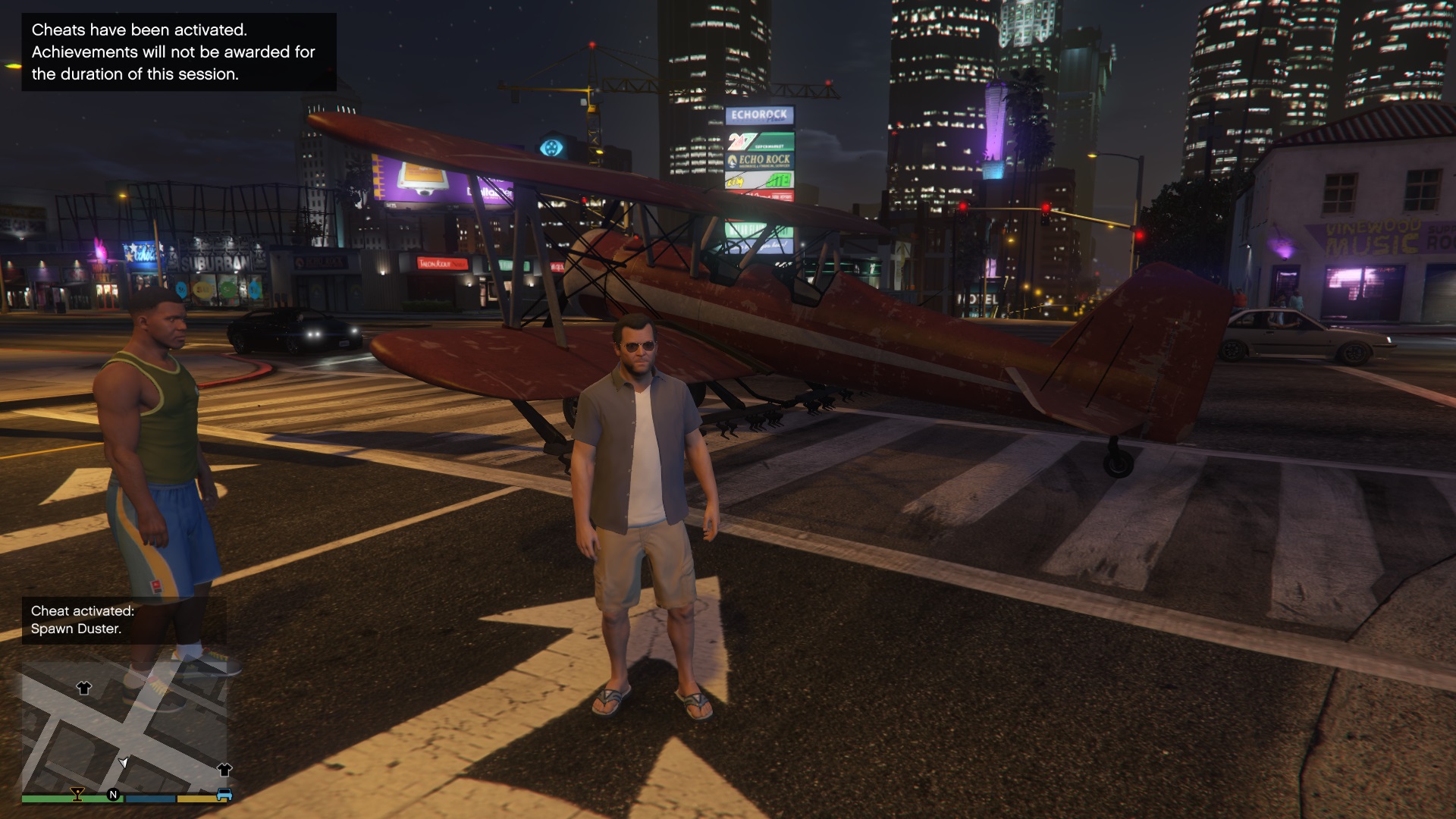Select the north compass marker on the minimap
This screenshot has width=1456, height=819.
pos(114,795)
